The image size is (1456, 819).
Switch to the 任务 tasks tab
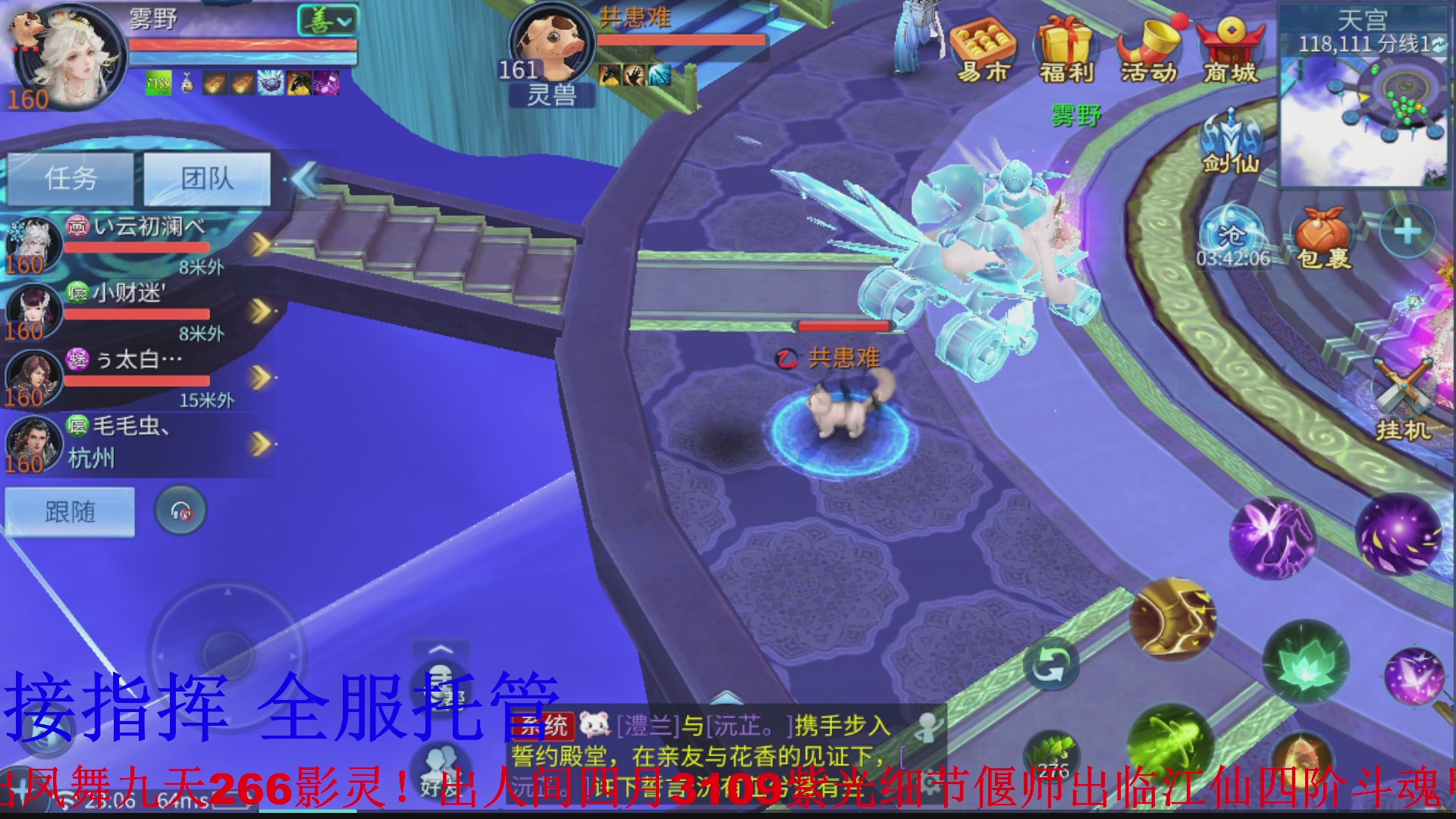click(70, 180)
